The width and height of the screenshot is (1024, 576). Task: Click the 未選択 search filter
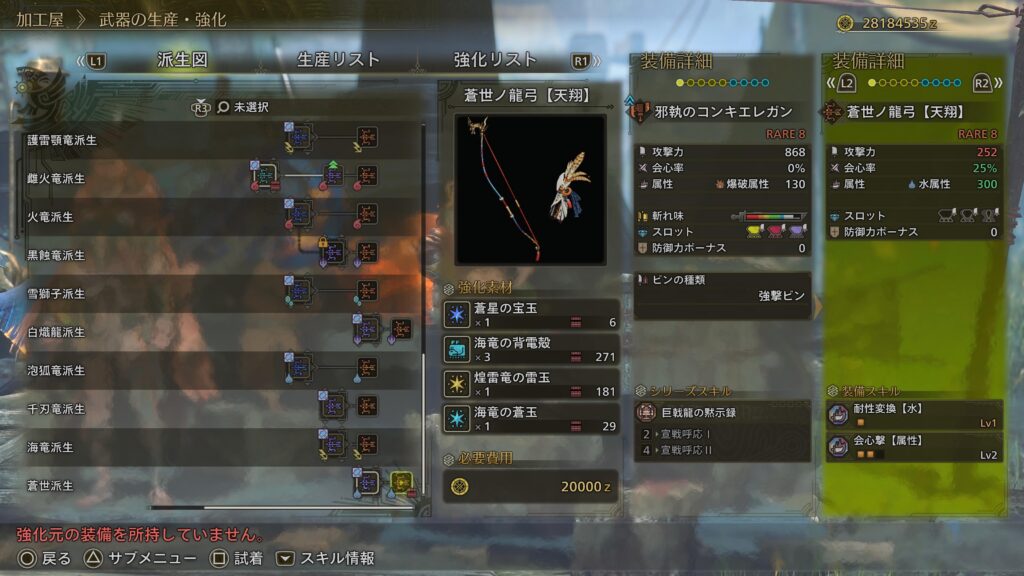[x=250, y=106]
